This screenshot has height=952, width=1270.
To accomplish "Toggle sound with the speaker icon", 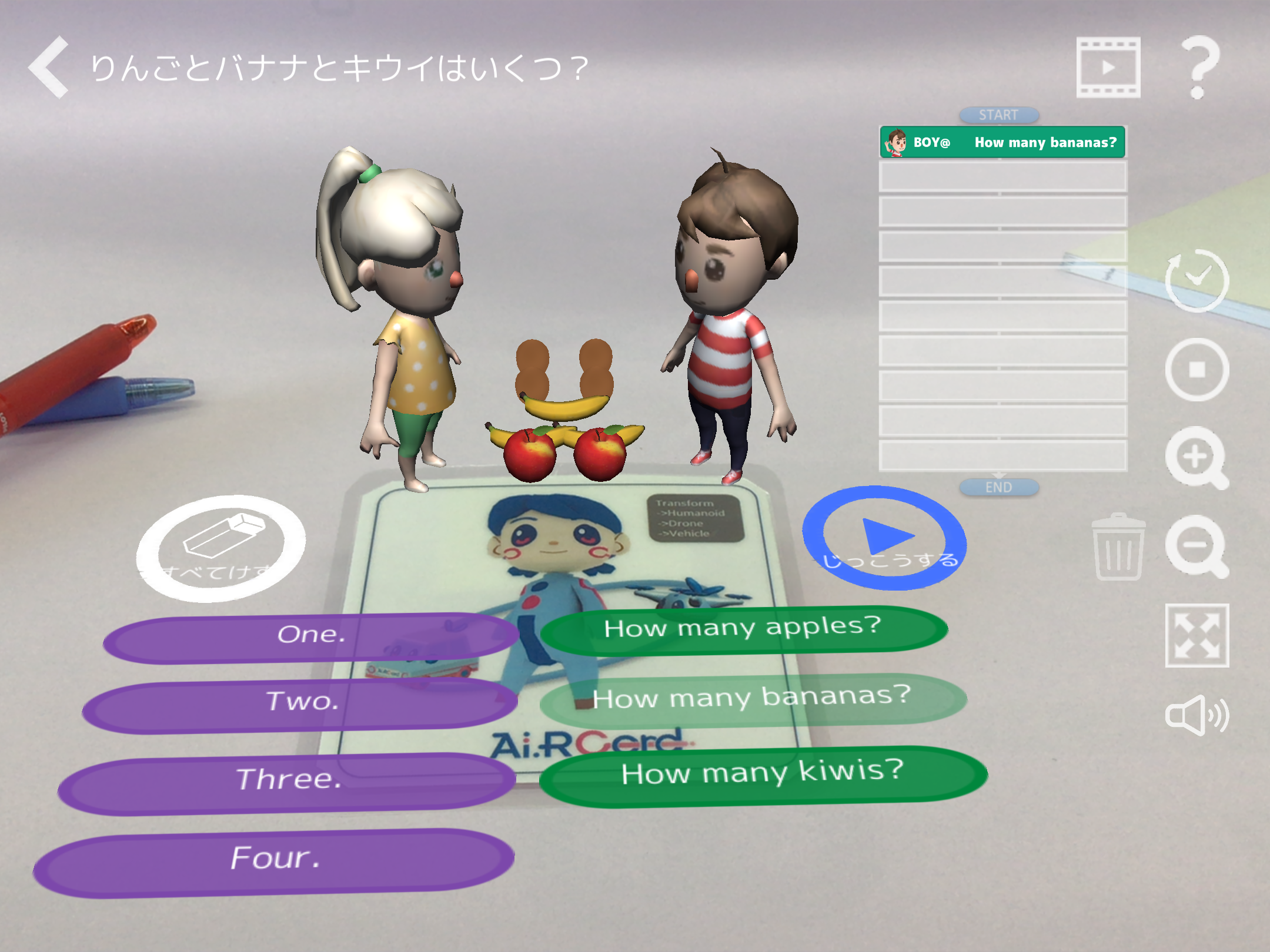I will [1195, 715].
